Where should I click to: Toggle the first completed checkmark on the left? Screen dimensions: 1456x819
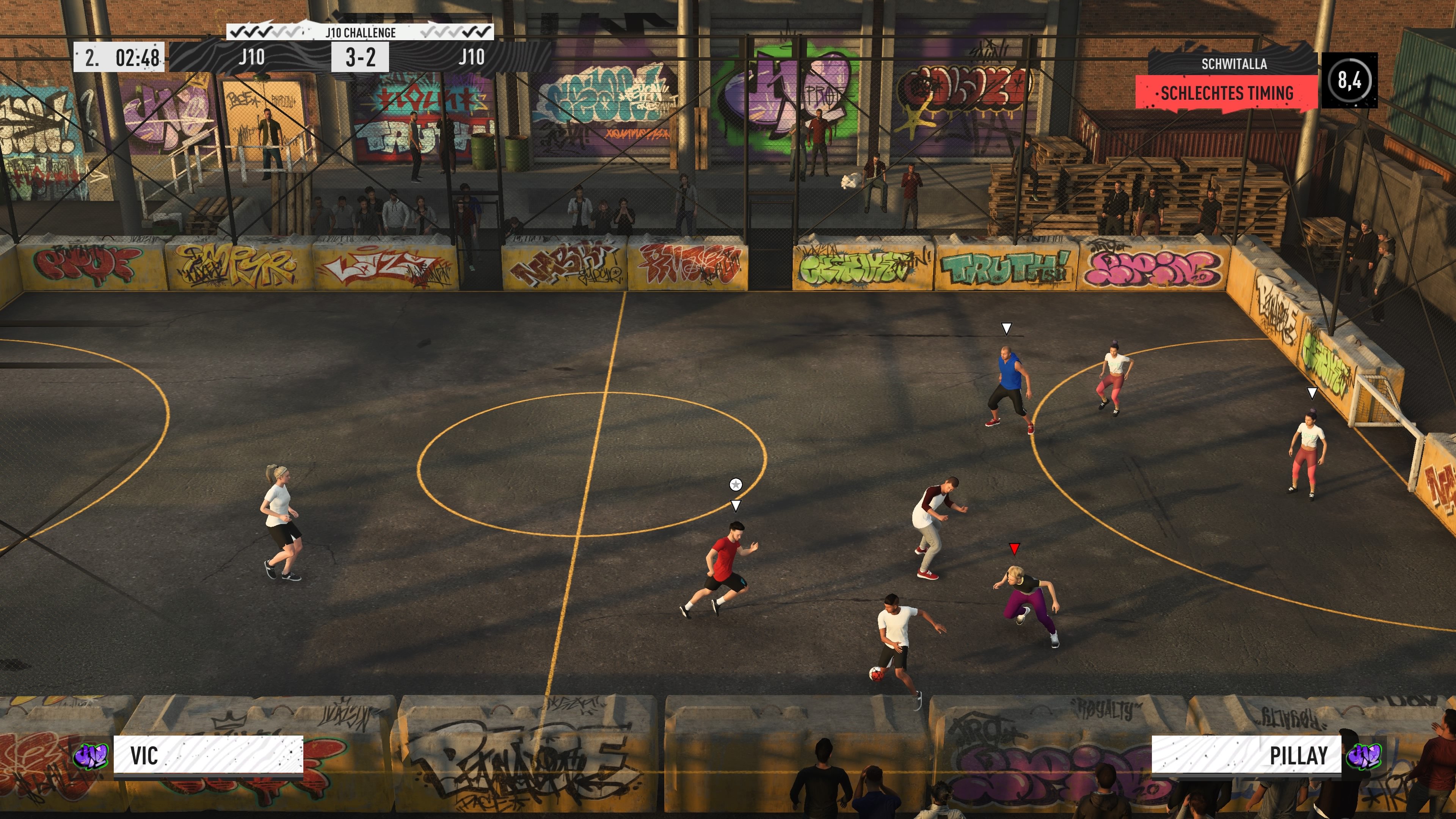(x=237, y=32)
